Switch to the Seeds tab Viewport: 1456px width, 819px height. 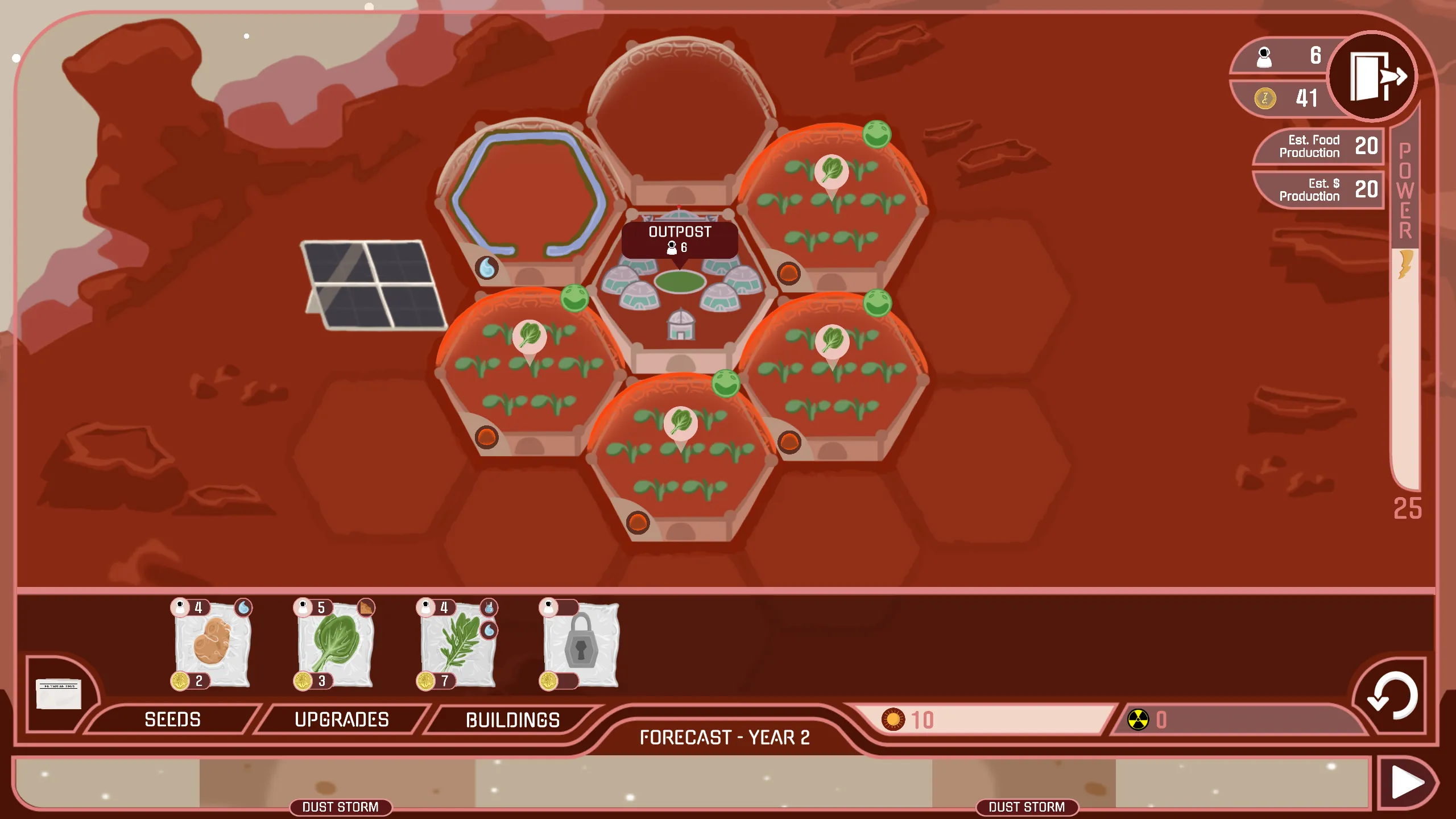pyautogui.click(x=172, y=719)
